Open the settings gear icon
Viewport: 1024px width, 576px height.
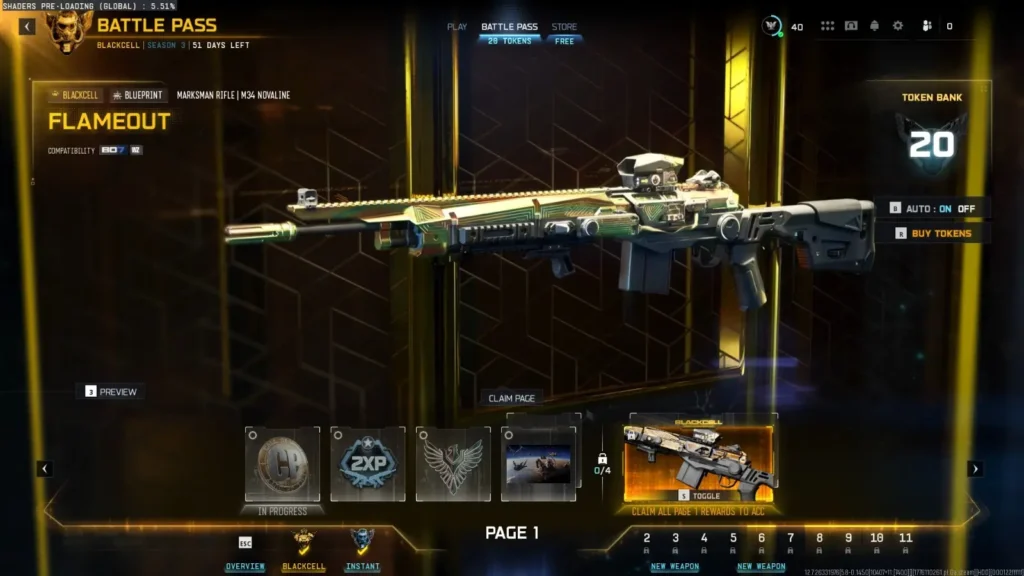point(898,26)
